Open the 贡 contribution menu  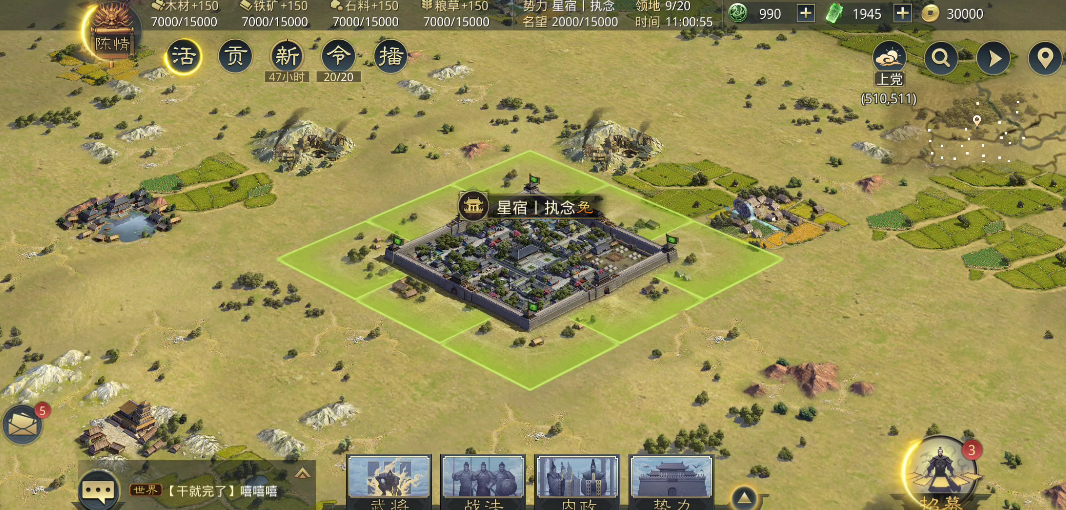[x=235, y=56]
